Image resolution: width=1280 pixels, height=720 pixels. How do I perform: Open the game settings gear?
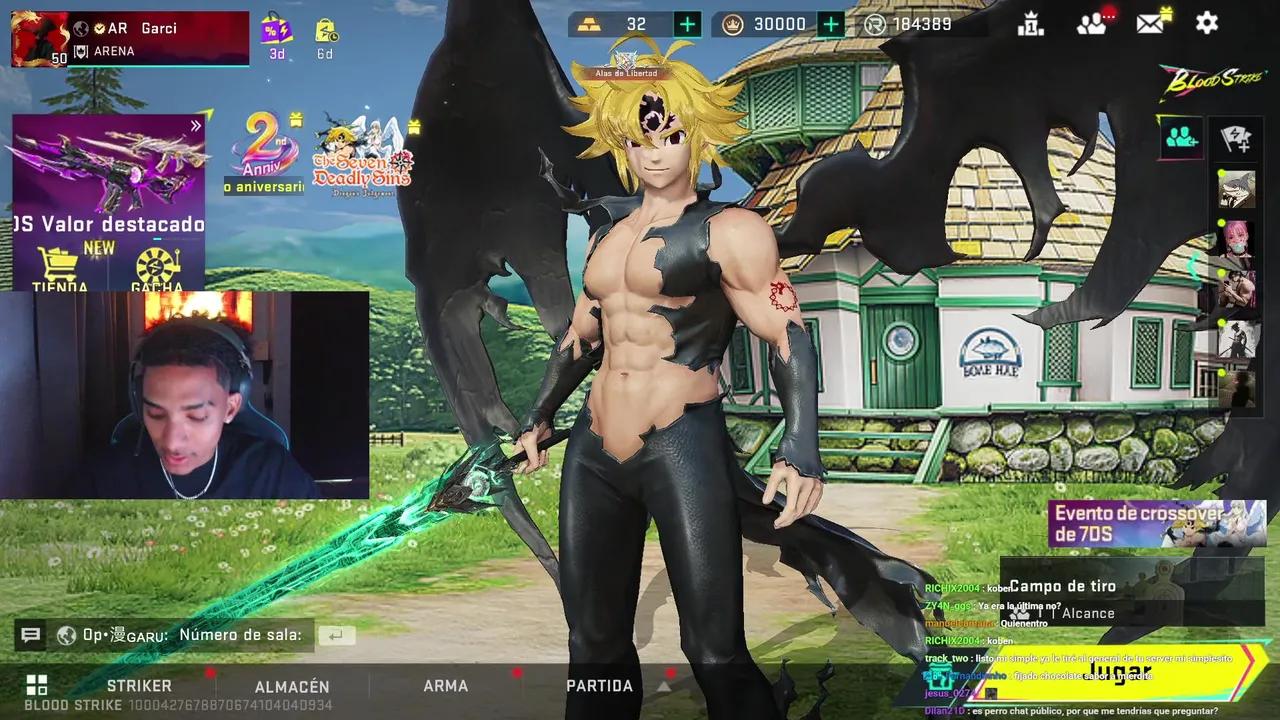[x=1206, y=23]
